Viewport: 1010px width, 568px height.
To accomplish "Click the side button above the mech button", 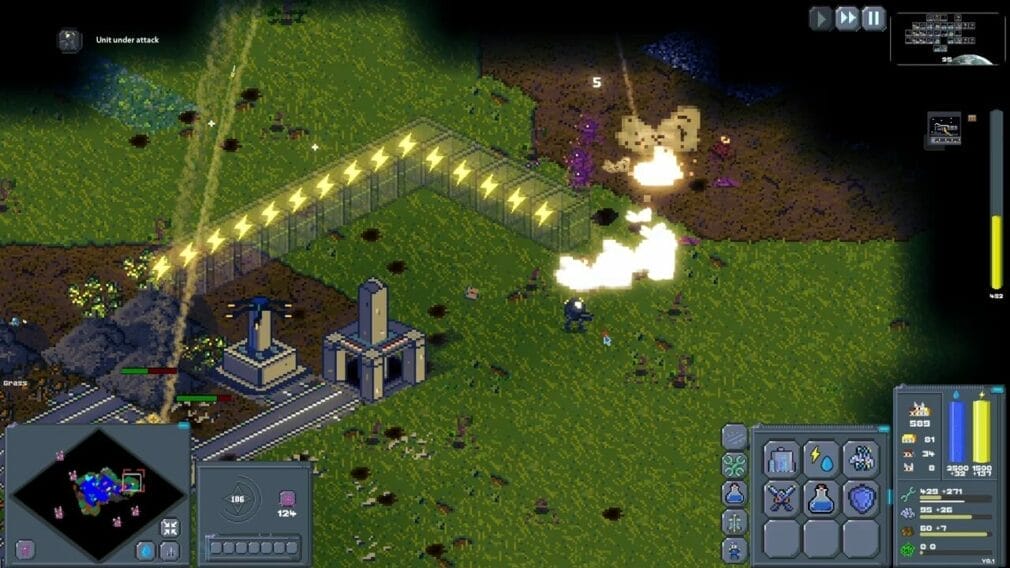I will click(734, 521).
